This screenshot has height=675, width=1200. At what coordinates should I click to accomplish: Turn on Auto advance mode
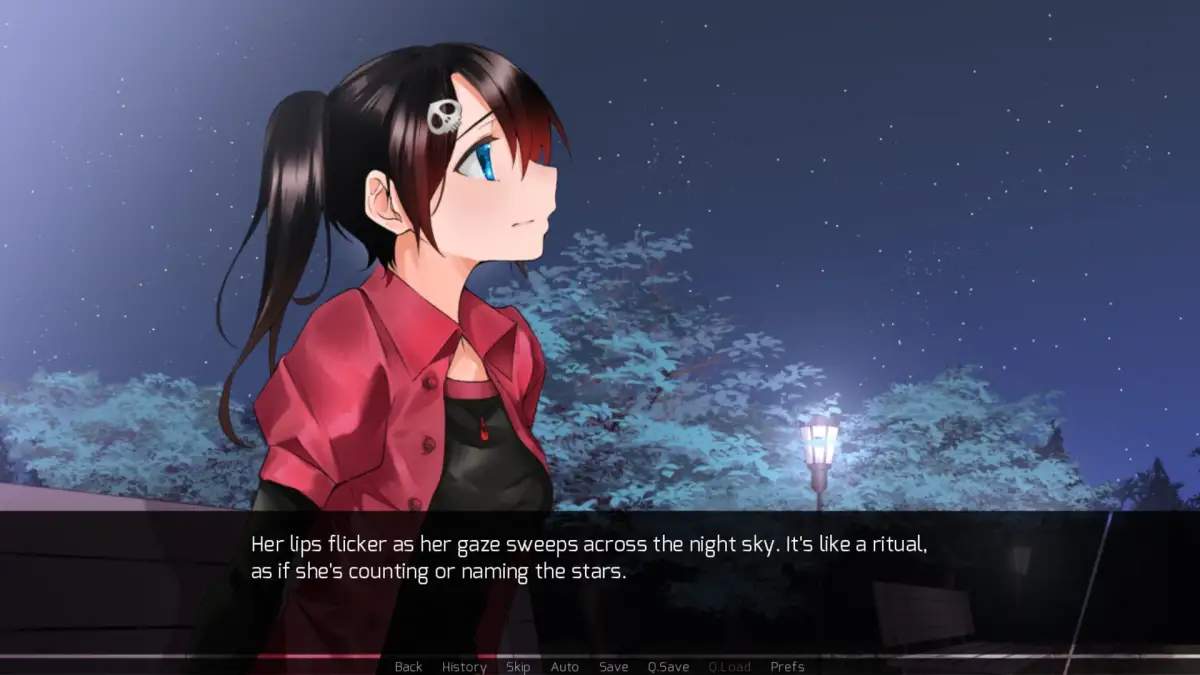(565, 667)
